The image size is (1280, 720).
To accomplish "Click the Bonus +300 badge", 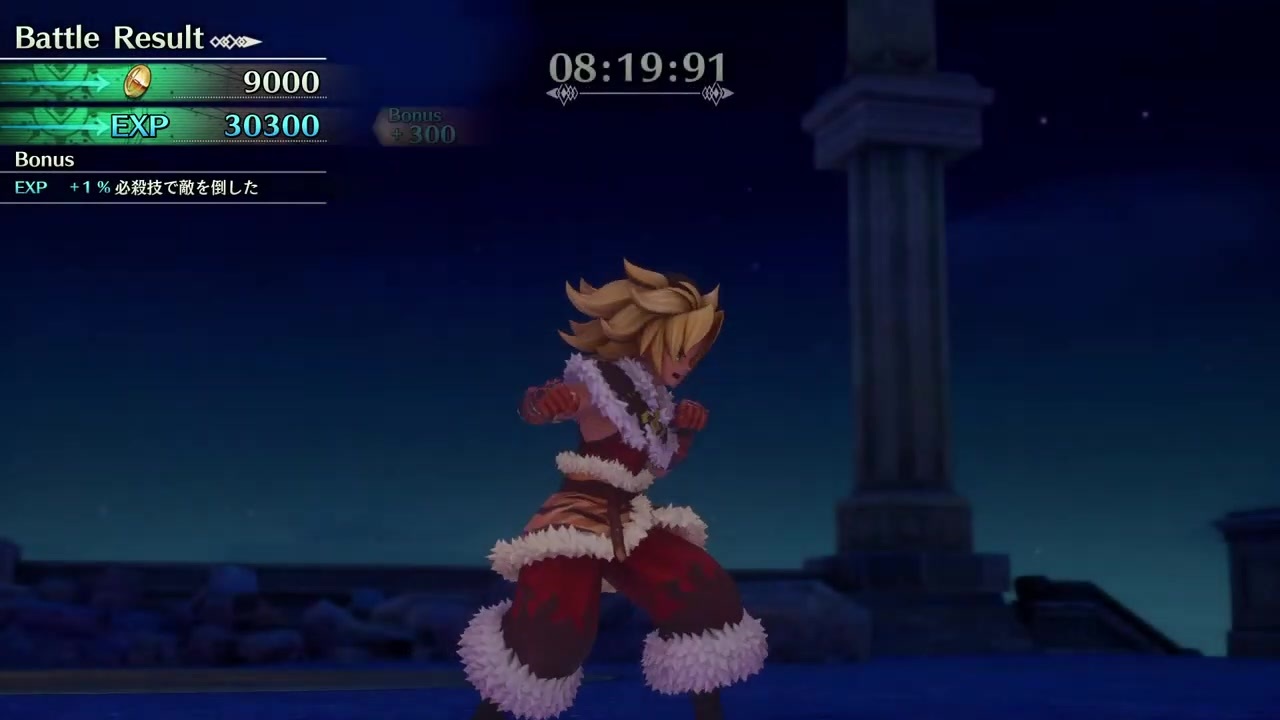I will coord(418,124).
